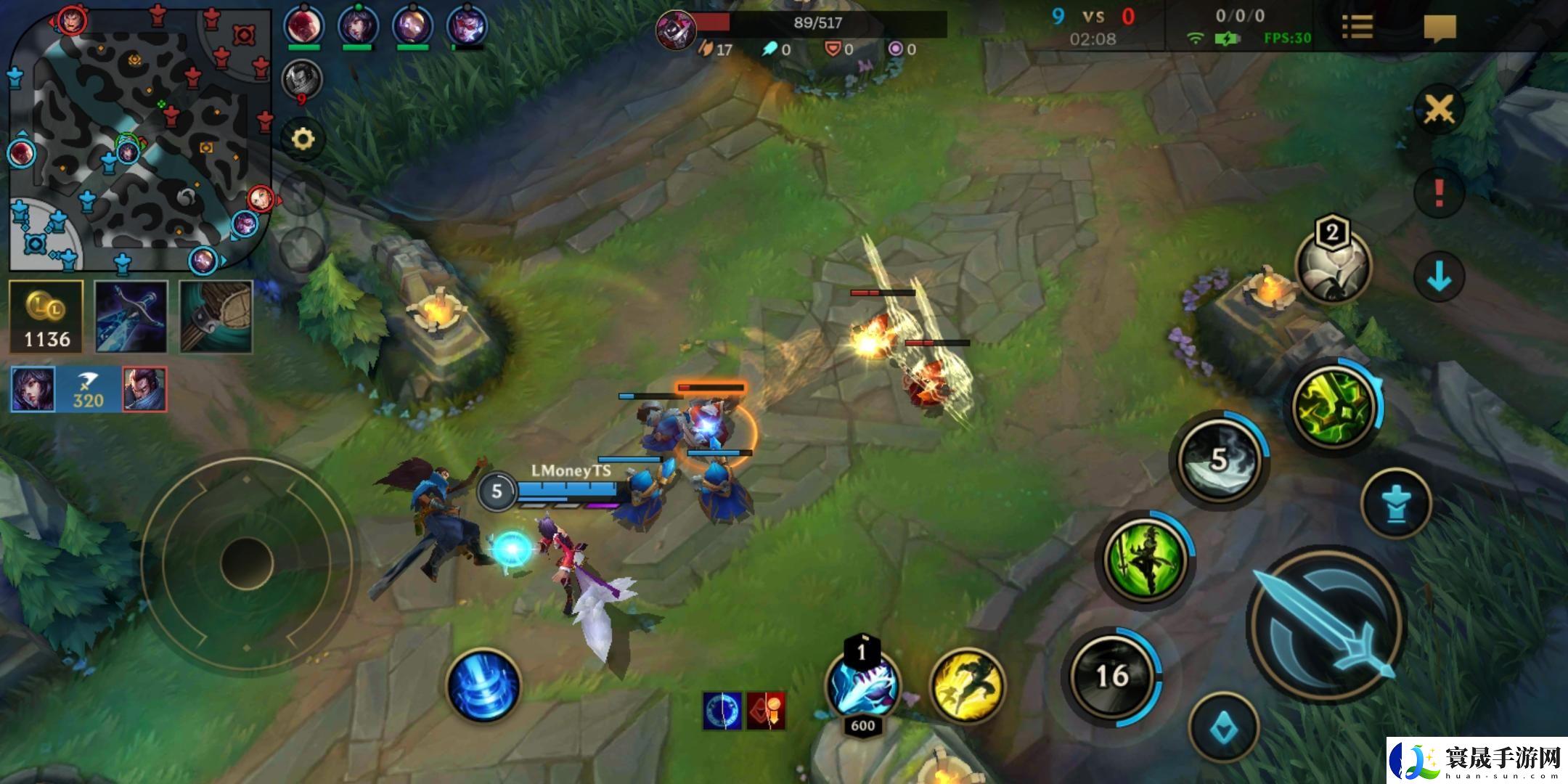This screenshot has height=784, width=1568.
Task: Start recall with the blue swirl button
Action: [483, 686]
